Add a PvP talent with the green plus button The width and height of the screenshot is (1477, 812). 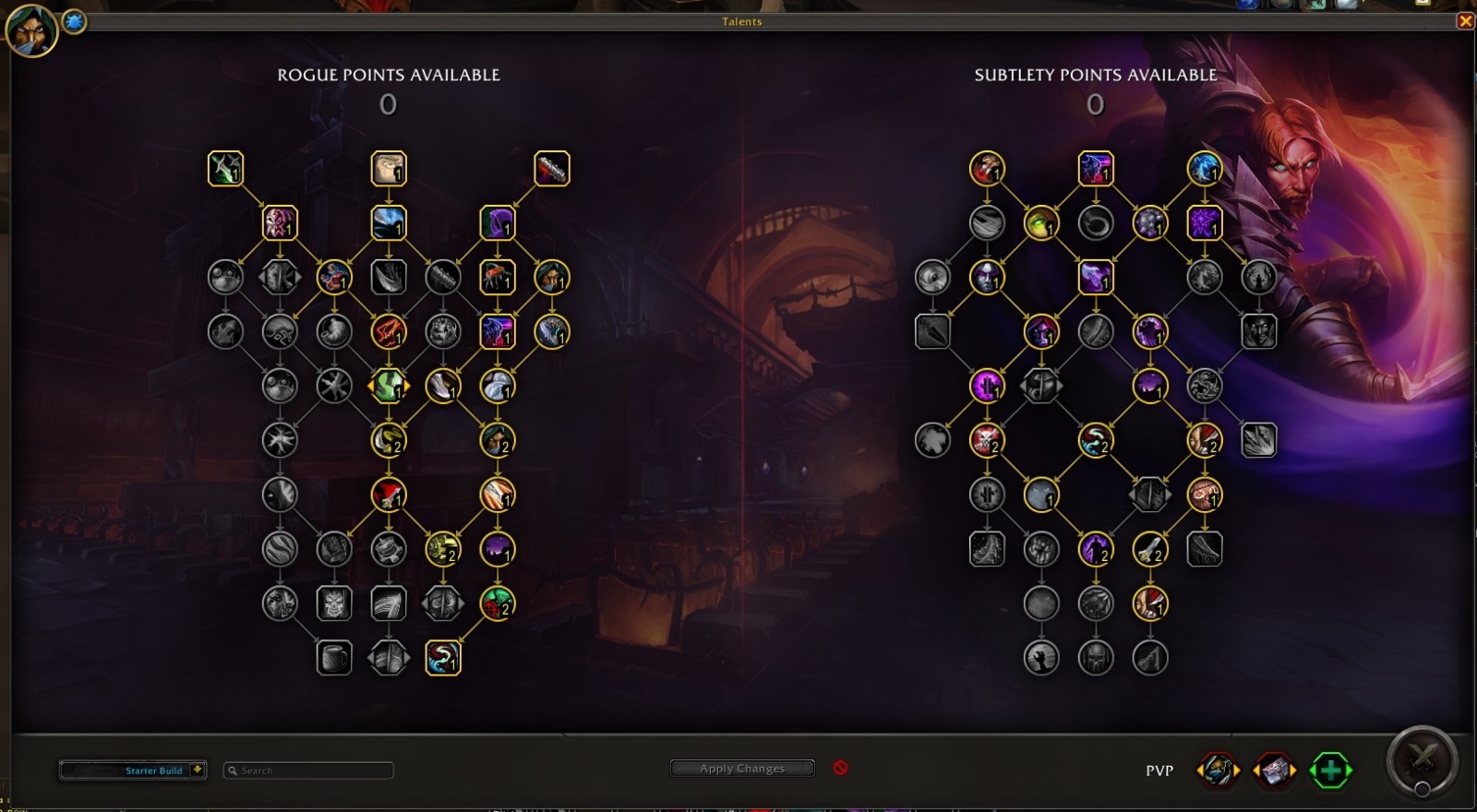(x=1329, y=769)
